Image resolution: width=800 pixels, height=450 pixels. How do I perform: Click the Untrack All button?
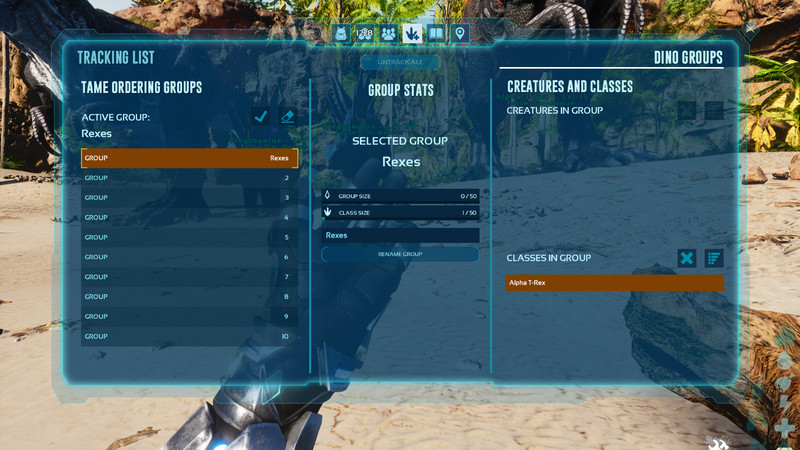tap(400, 62)
